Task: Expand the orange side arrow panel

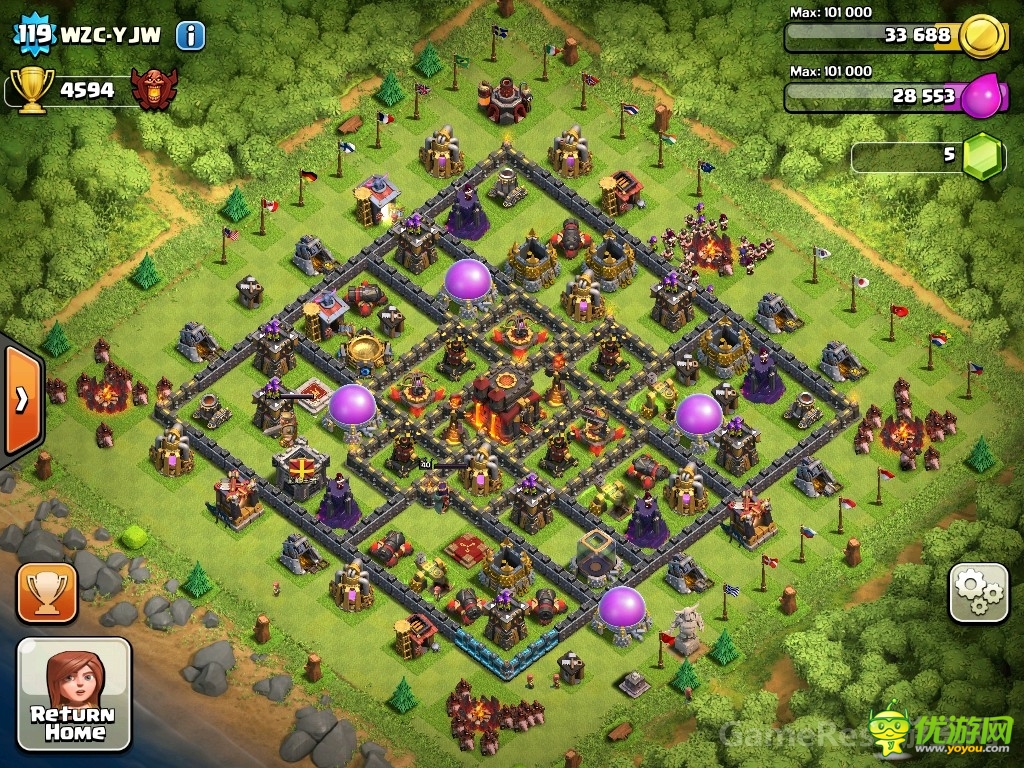Action: tap(21, 400)
